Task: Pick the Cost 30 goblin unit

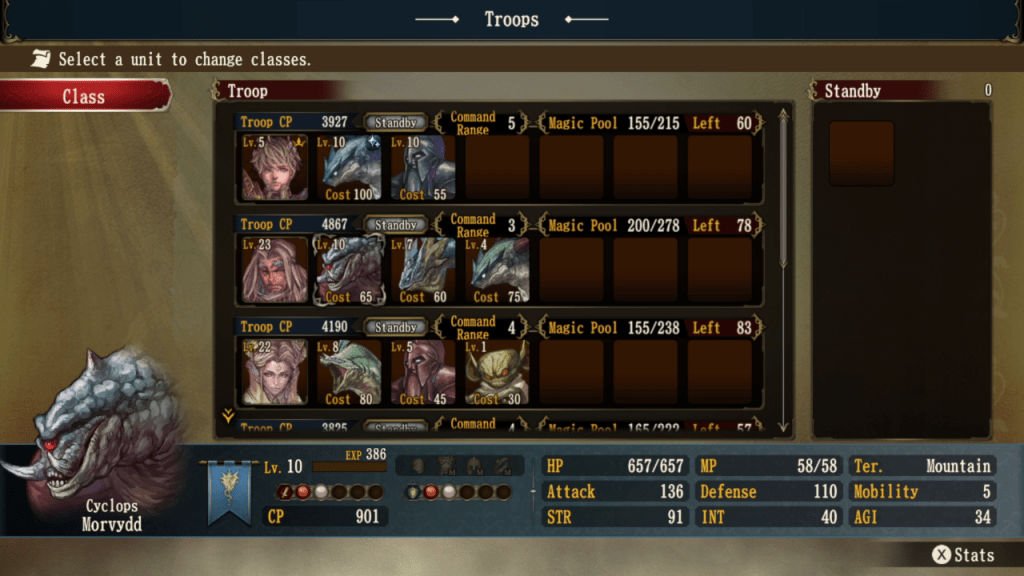Action: click(497, 373)
